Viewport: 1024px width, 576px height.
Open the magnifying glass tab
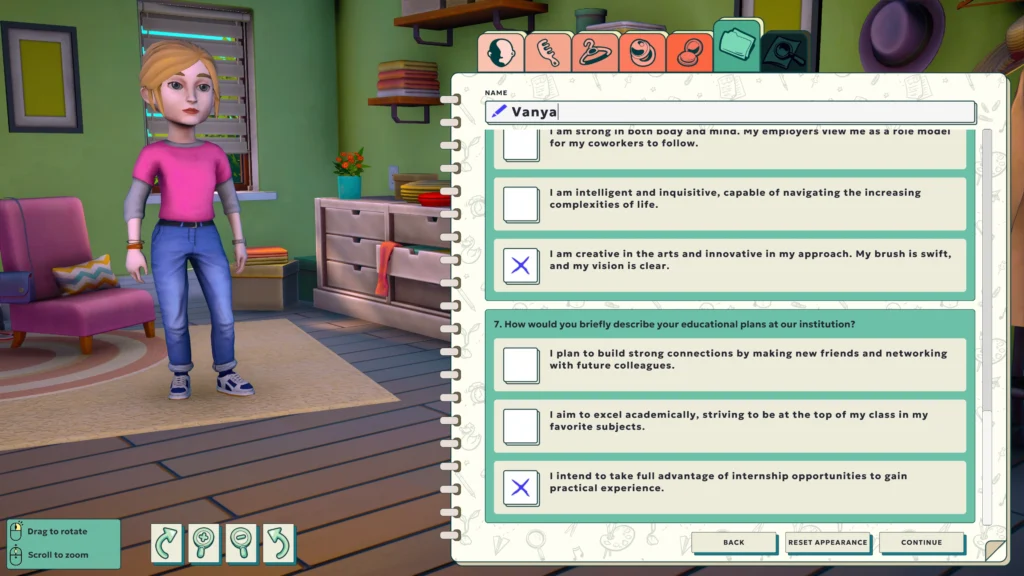785,52
